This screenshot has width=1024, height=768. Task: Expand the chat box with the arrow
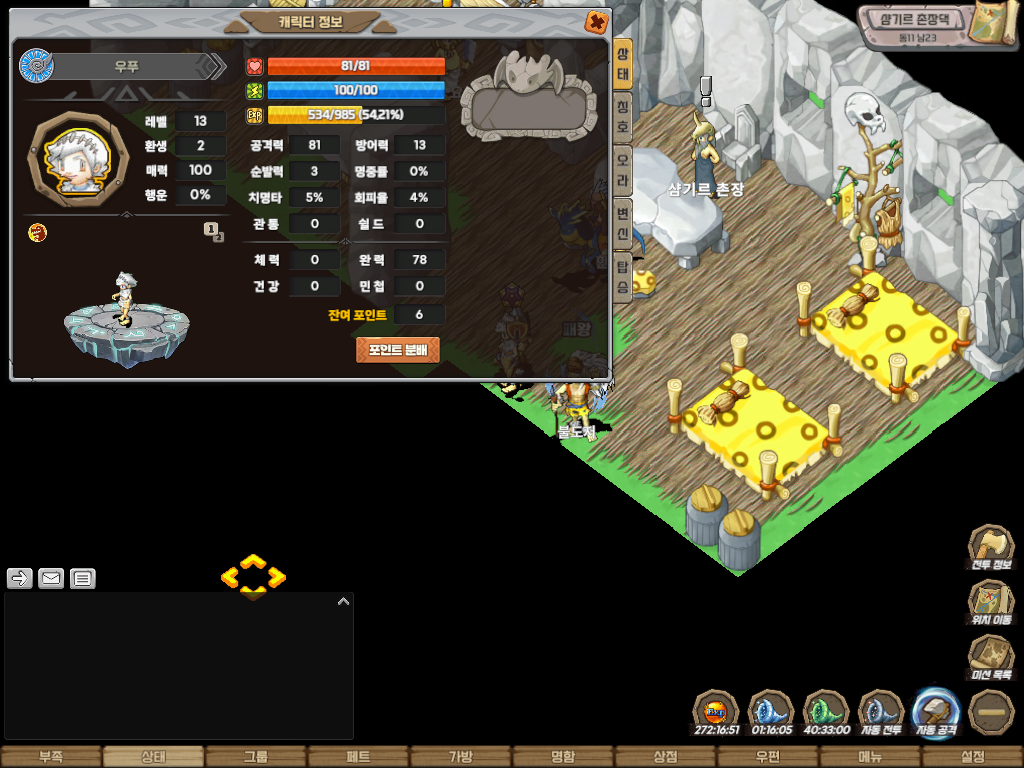point(343,602)
